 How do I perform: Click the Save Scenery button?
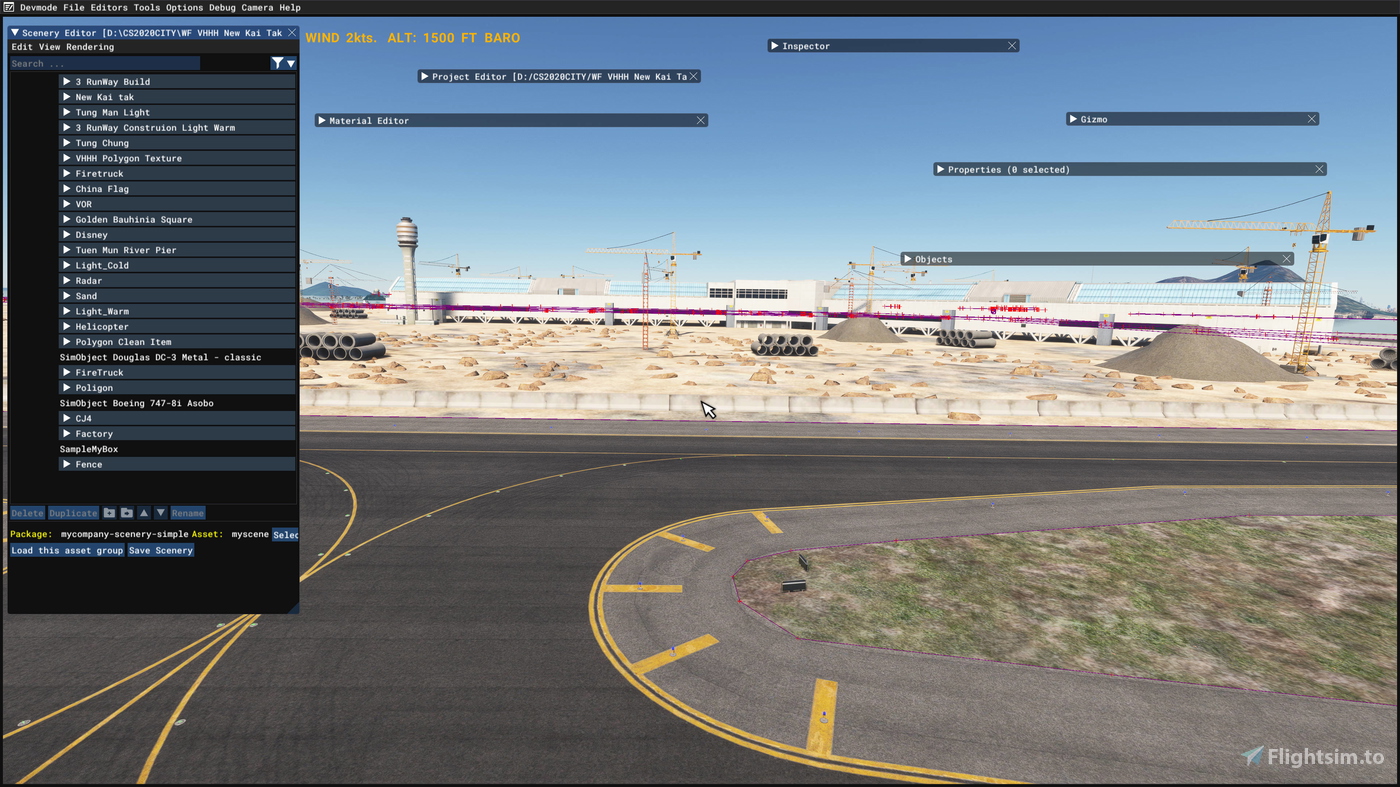[160, 549]
